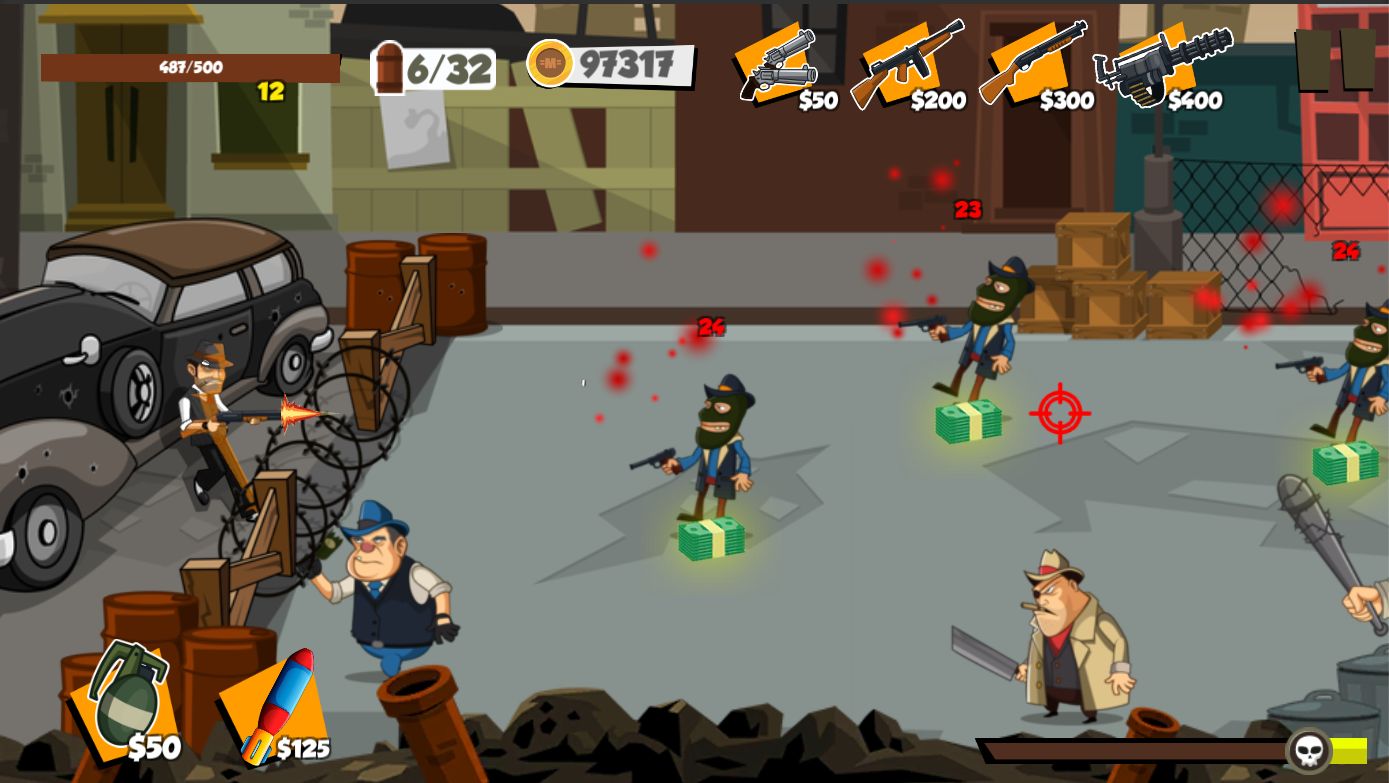Viewport: 1389px width, 783px height.
Task: Purchase the $400 minigun
Action: point(1160,64)
